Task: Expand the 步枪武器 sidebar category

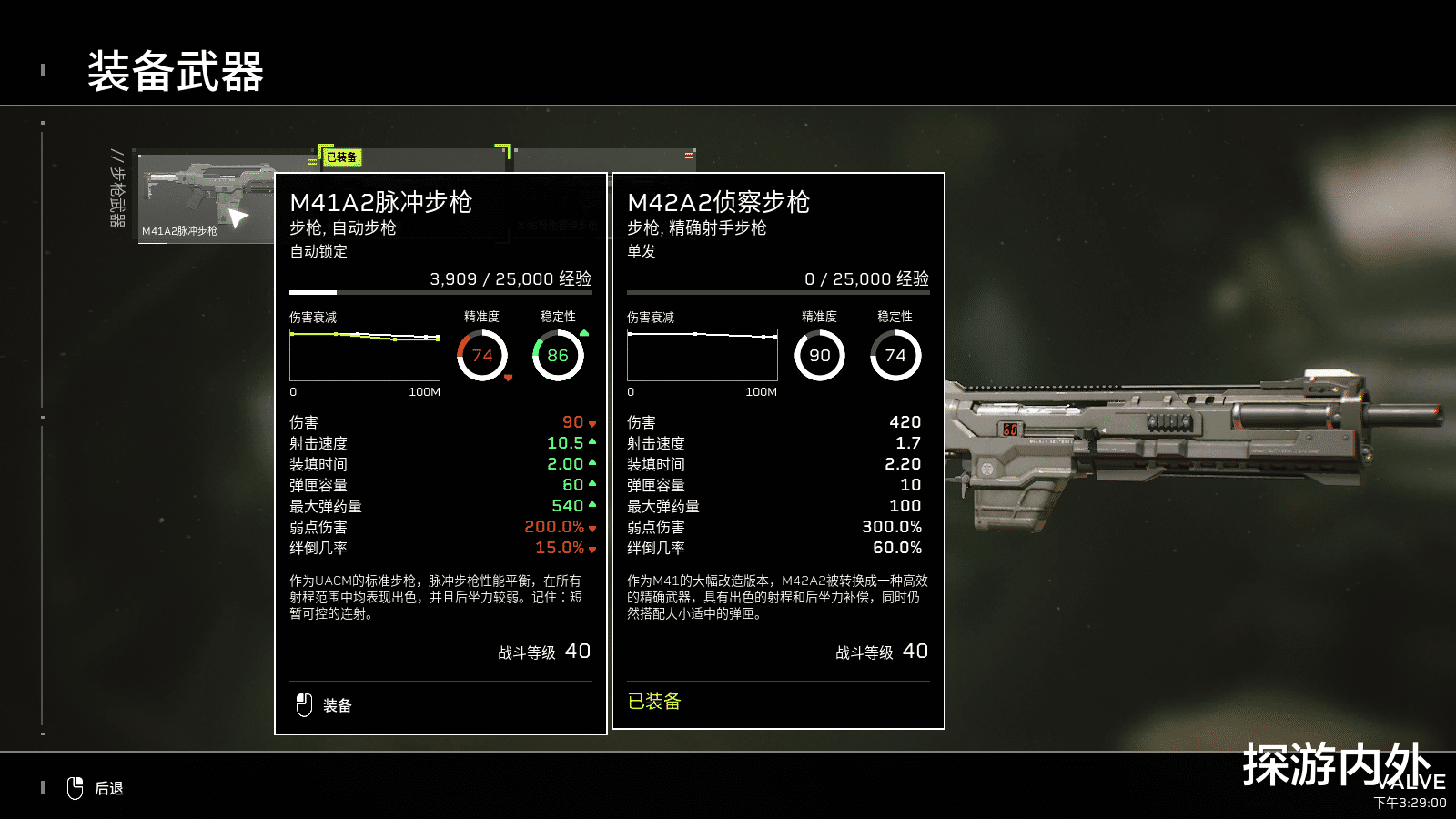Action: [116, 191]
